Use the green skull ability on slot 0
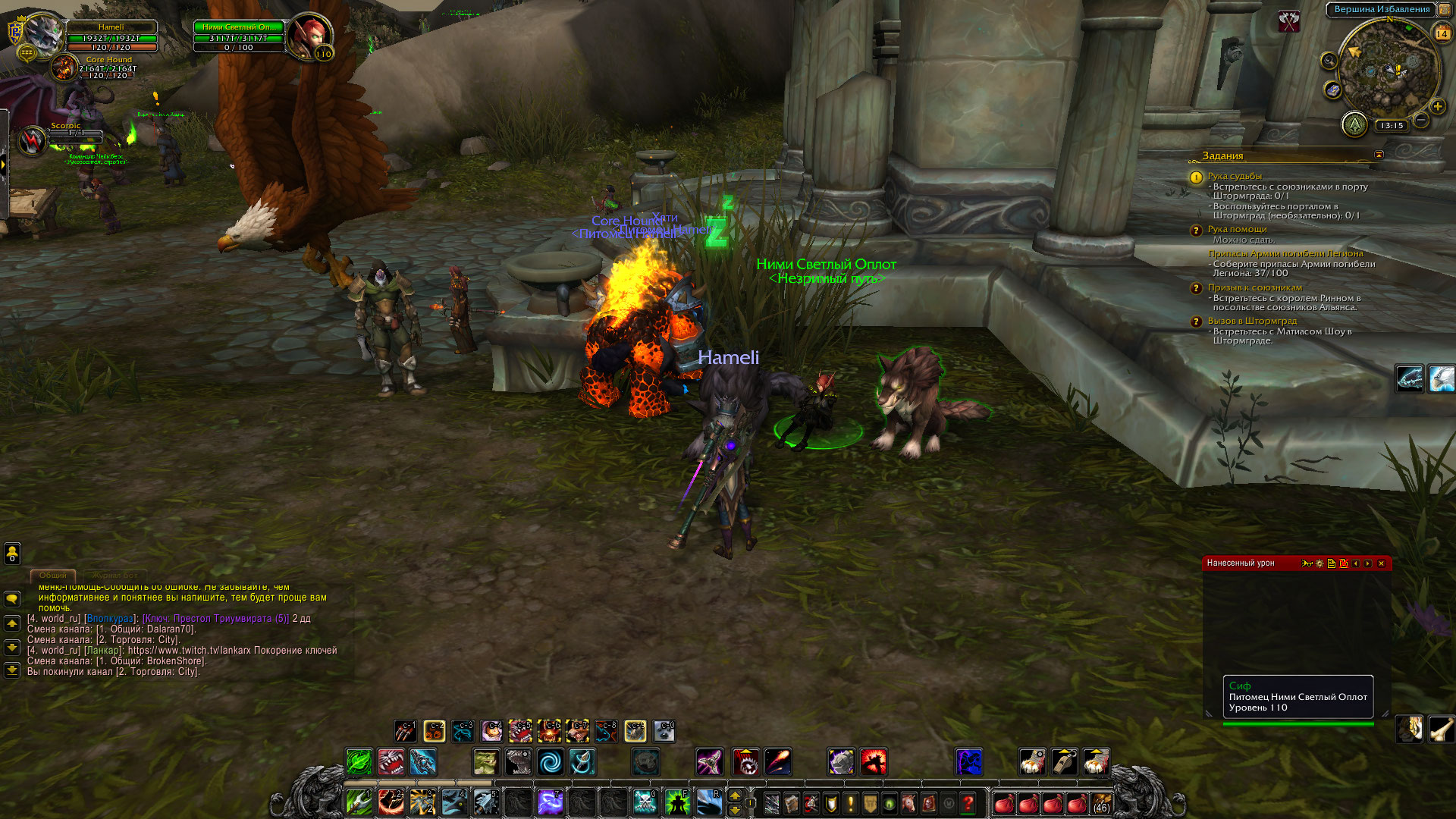Image resolution: width=1456 pixels, height=819 pixels. (645, 802)
